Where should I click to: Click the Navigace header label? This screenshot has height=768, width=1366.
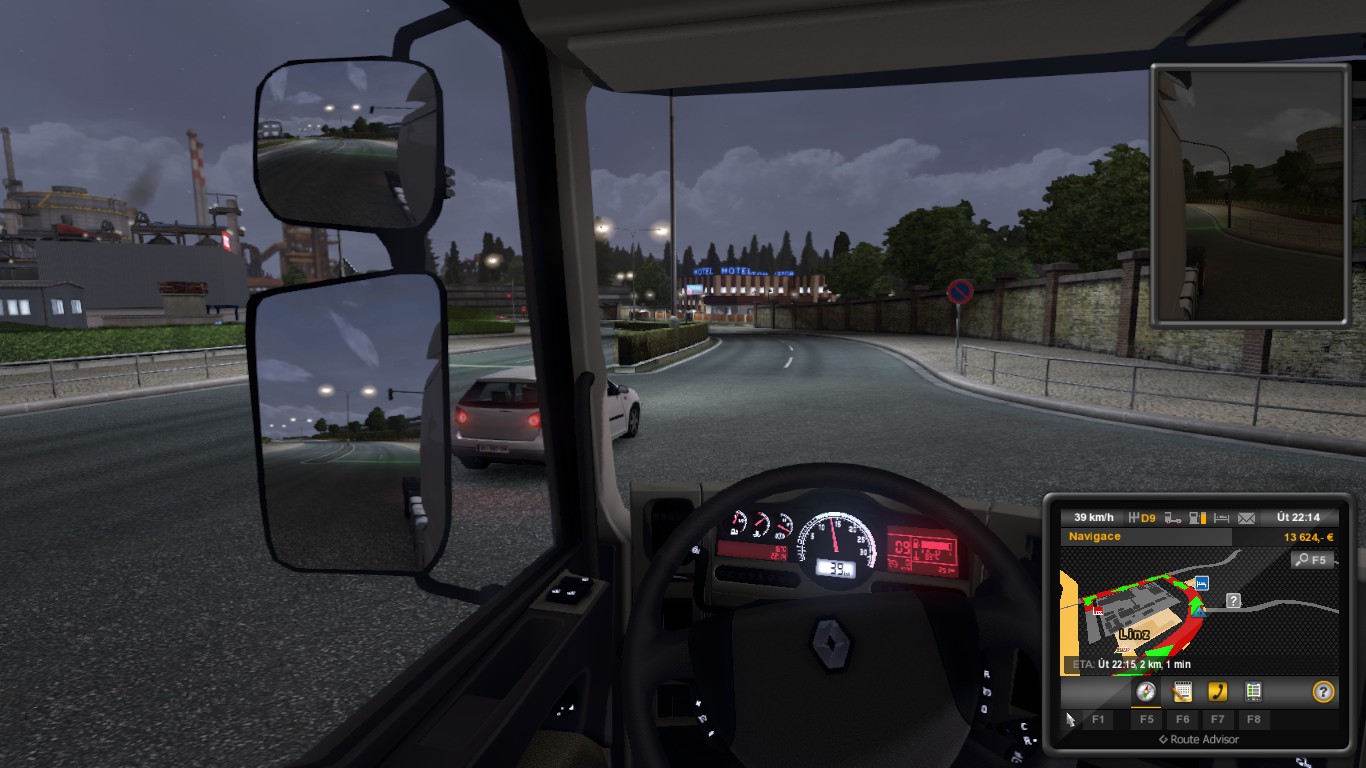pos(1095,536)
